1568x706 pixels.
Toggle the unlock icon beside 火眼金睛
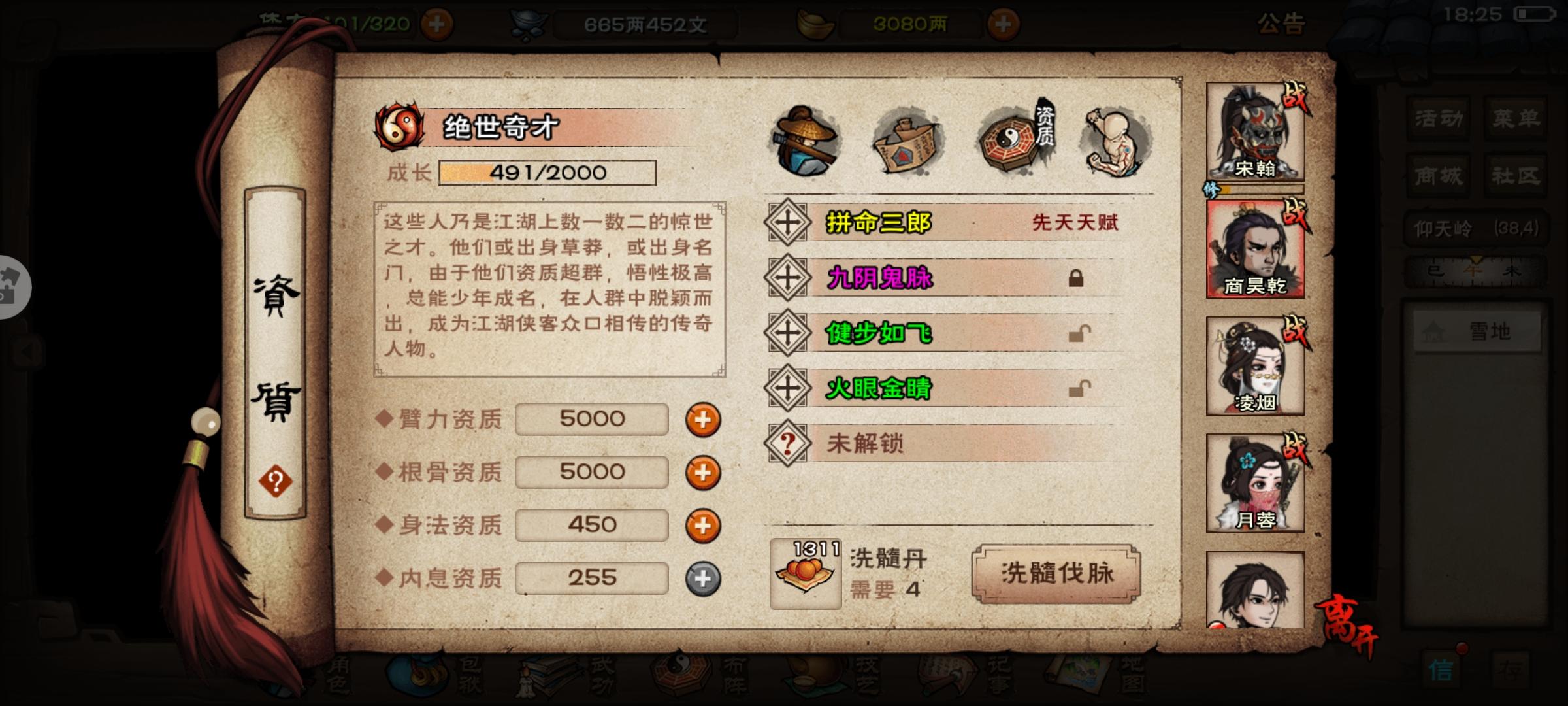tap(1081, 388)
